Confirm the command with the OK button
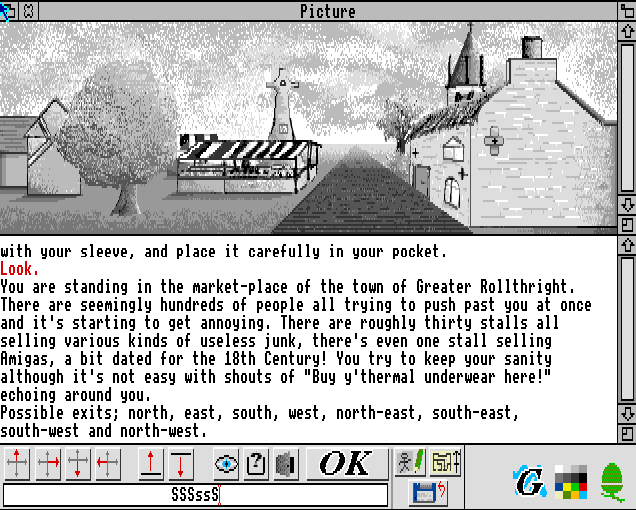 coord(346,464)
